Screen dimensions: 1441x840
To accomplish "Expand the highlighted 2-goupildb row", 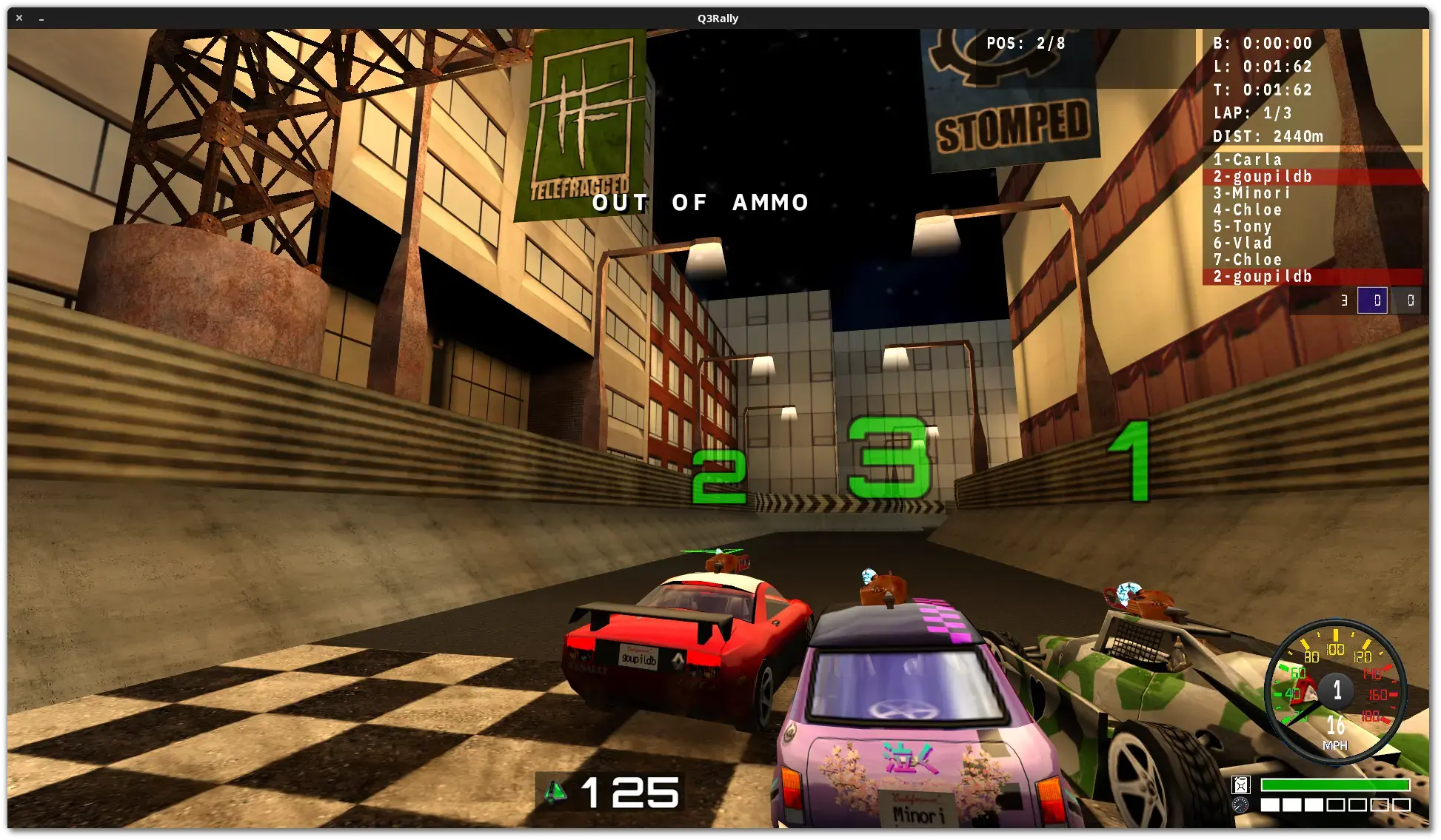I will (x=1264, y=177).
